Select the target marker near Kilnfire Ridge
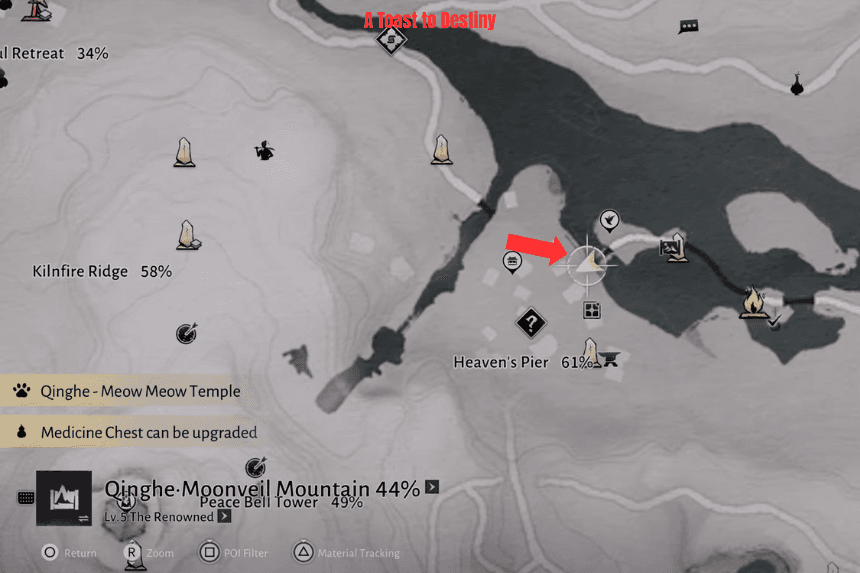Image resolution: width=860 pixels, height=573 pixels. click(x=185, y=333)
